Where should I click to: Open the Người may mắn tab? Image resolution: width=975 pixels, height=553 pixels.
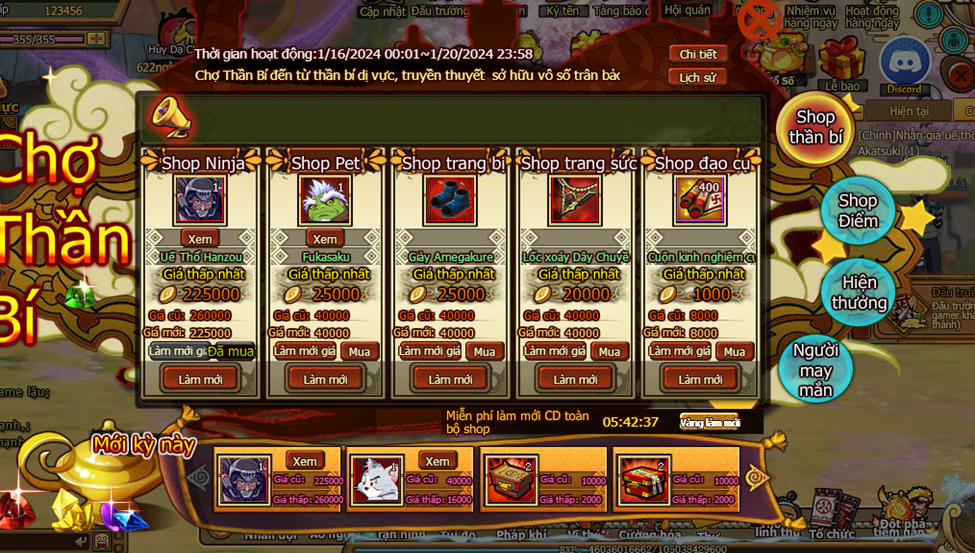coord(815,369)
